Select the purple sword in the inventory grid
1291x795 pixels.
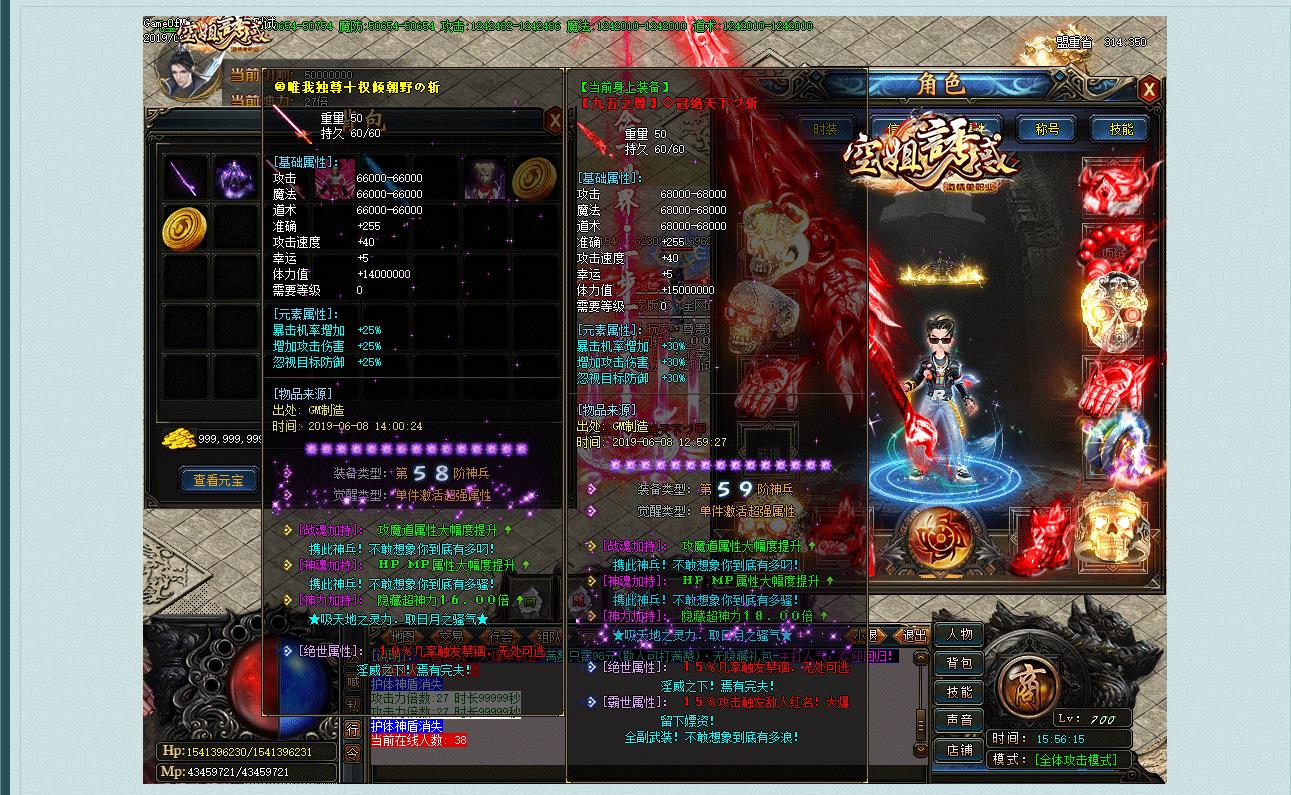tap(183, 177)
